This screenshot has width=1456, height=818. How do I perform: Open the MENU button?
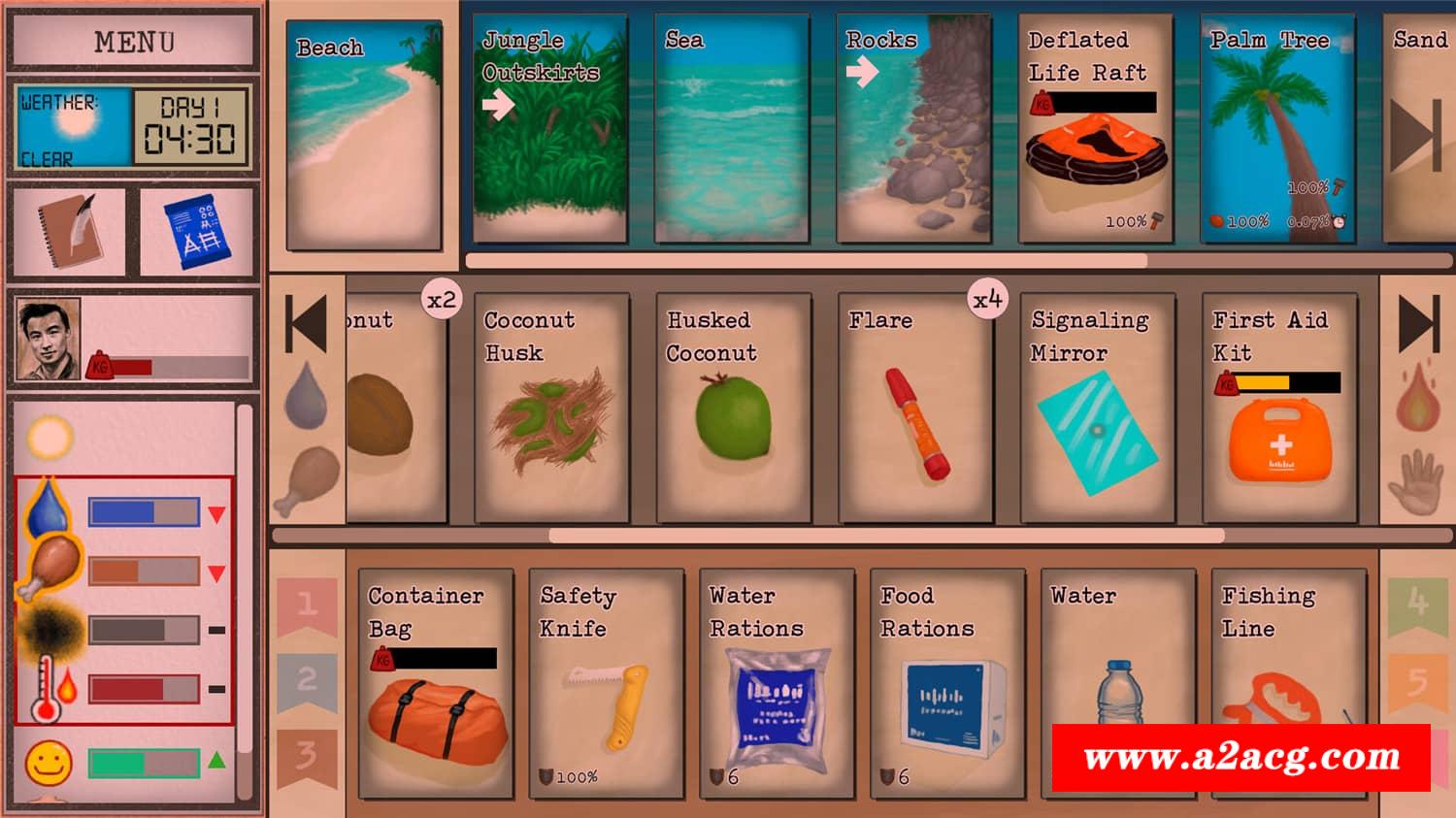(x=134, y=42)
